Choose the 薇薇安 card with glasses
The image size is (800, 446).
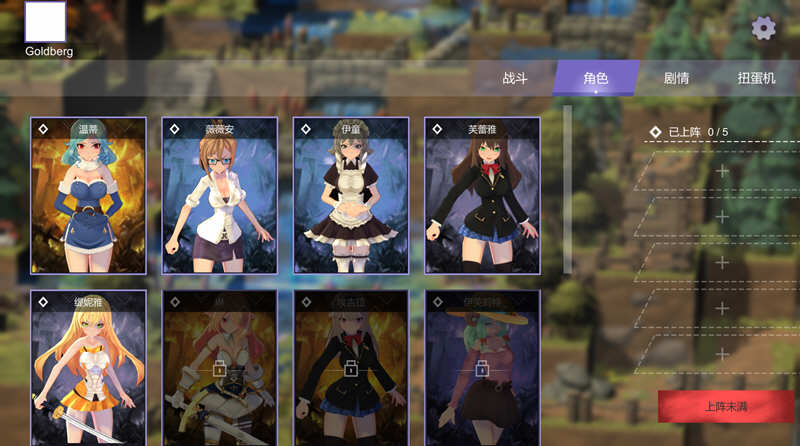(x=219, y=196)
